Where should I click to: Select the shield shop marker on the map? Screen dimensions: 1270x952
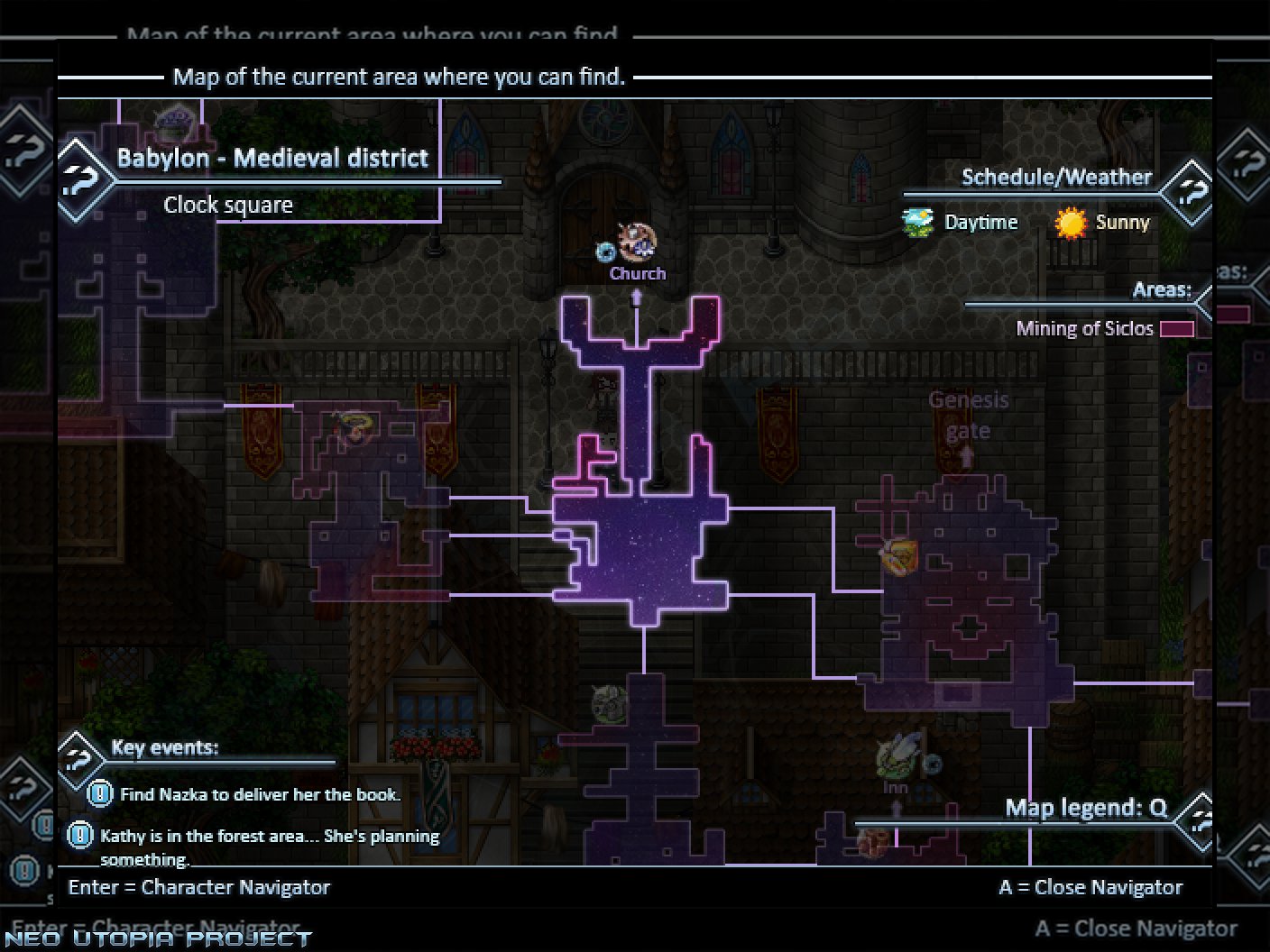(899, 556)
